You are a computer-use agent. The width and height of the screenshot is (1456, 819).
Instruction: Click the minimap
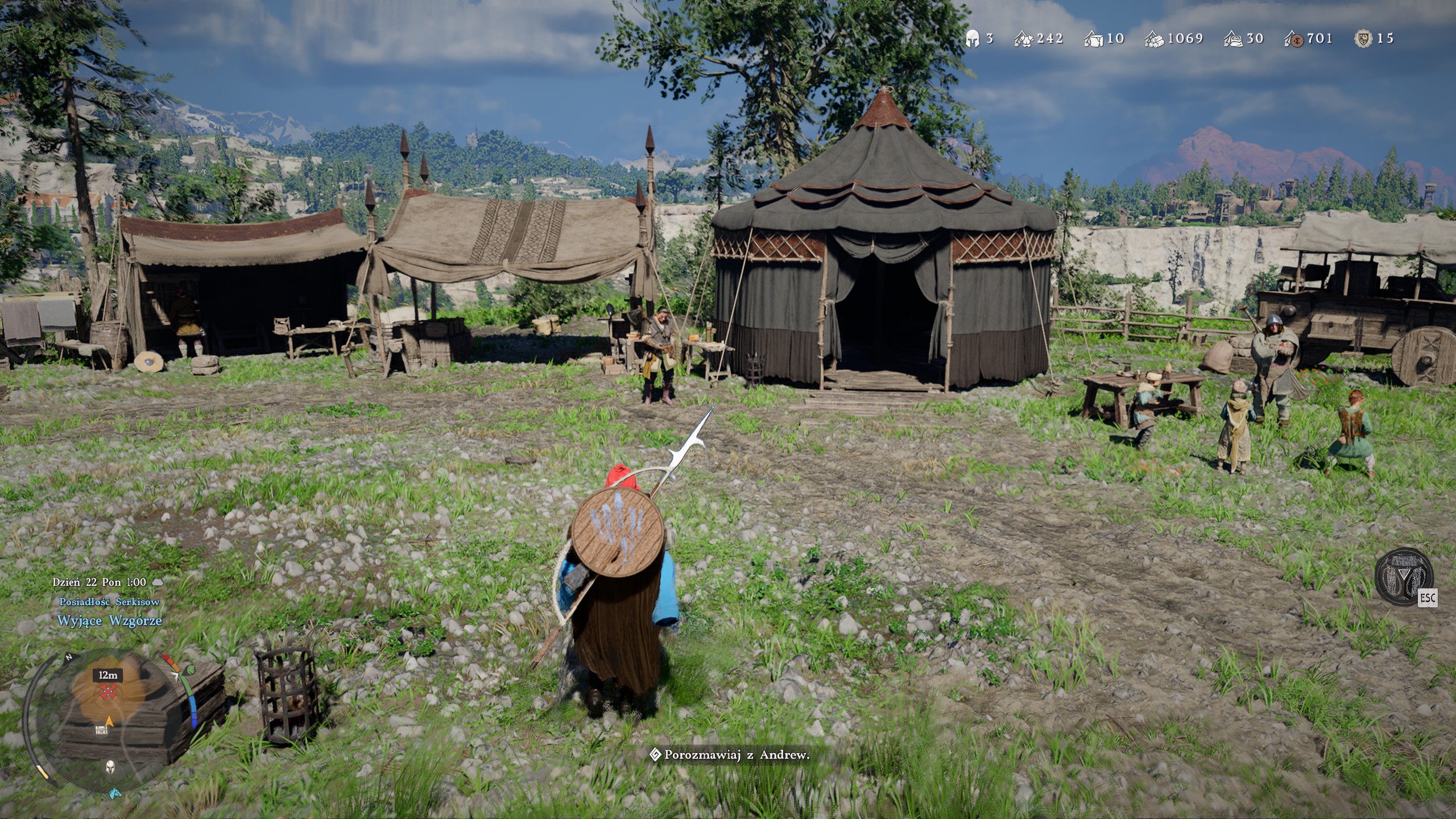pyautogui.click(x=107, y=717)
